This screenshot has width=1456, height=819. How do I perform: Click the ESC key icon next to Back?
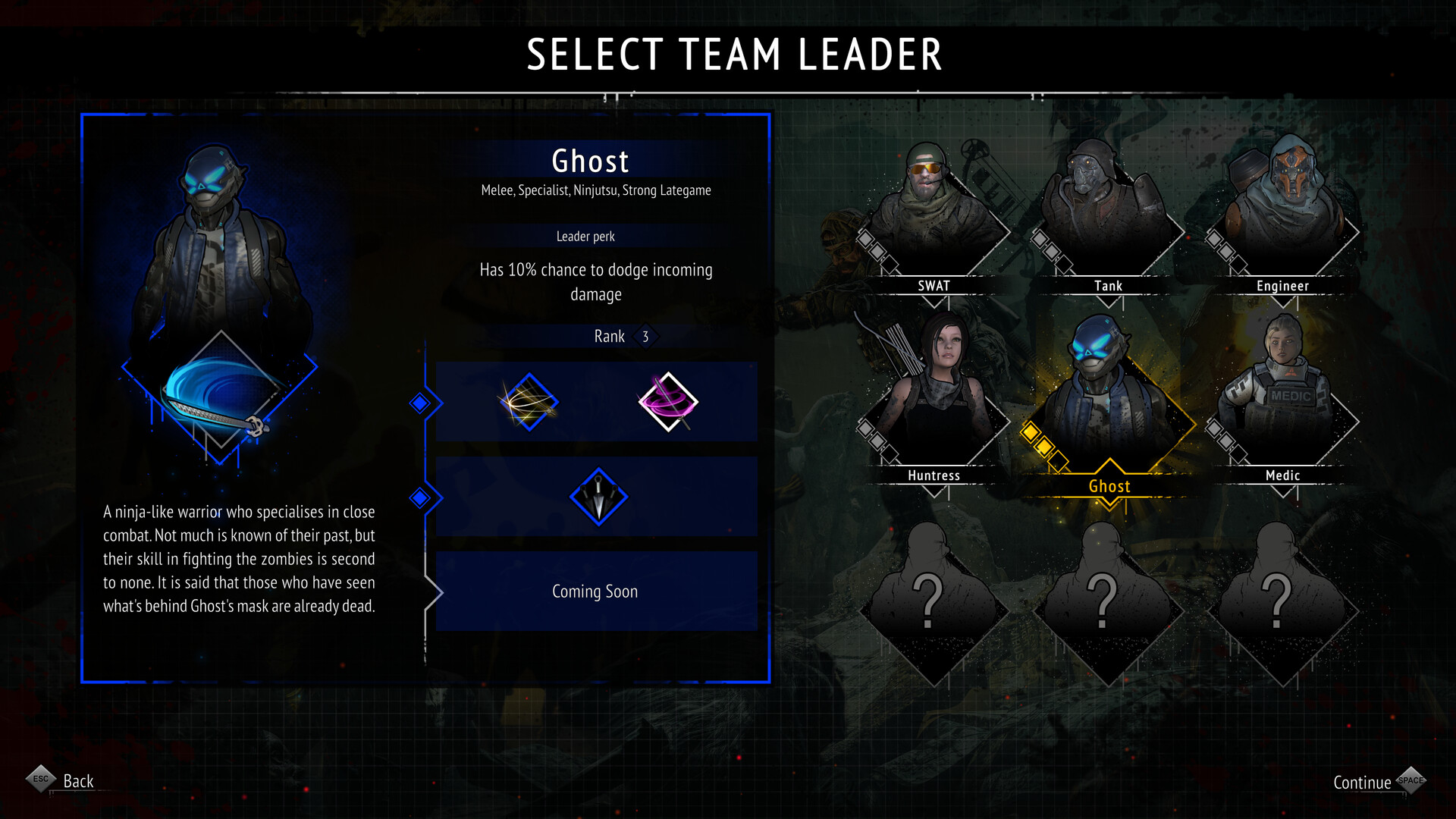[42, 779]
